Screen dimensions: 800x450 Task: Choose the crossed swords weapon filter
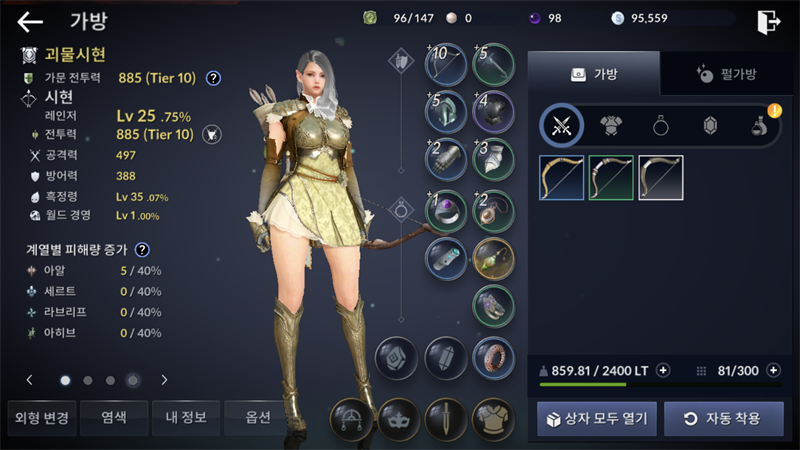click(x=562, y=126)
